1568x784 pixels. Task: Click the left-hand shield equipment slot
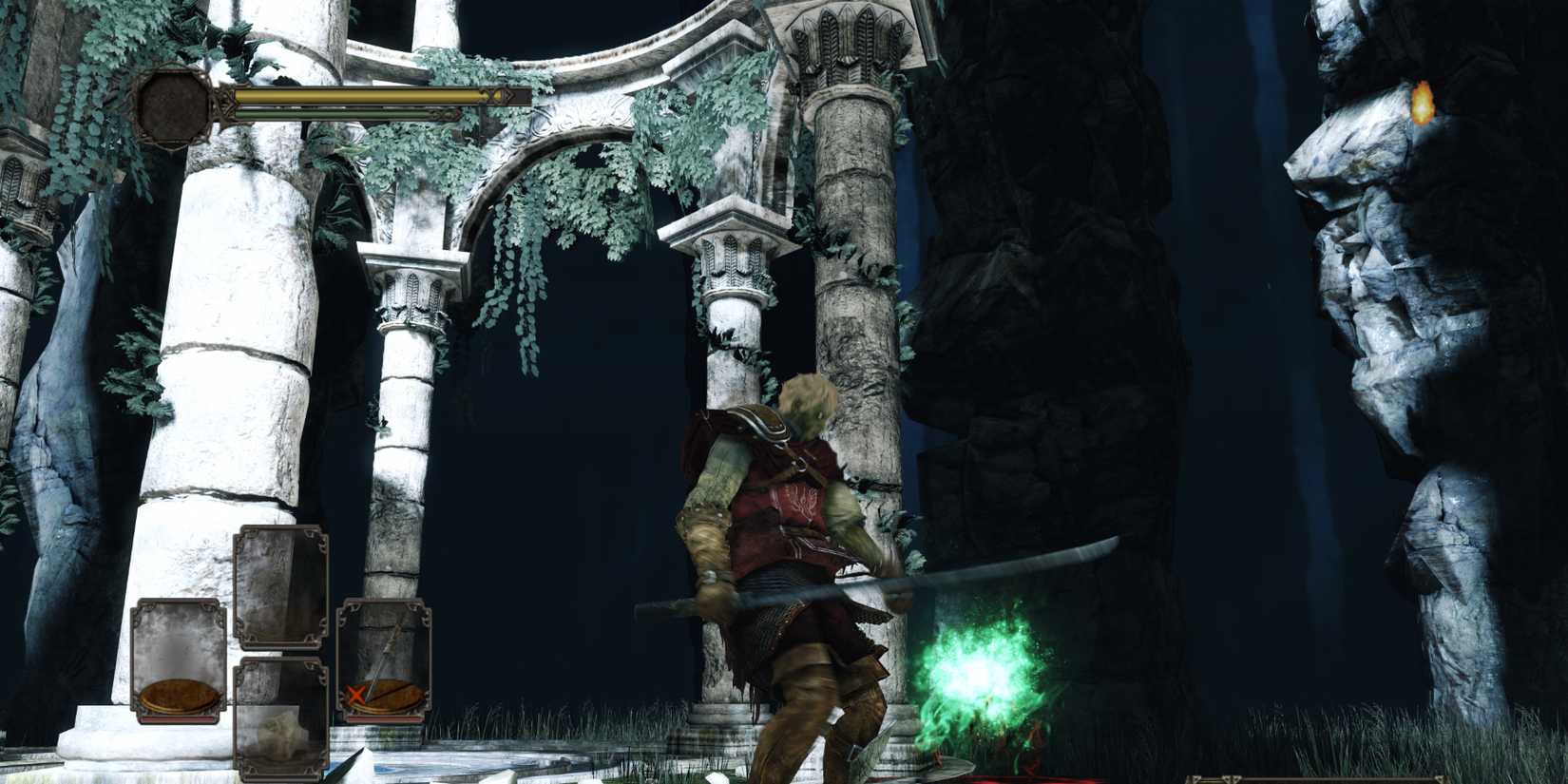[178, 658]
